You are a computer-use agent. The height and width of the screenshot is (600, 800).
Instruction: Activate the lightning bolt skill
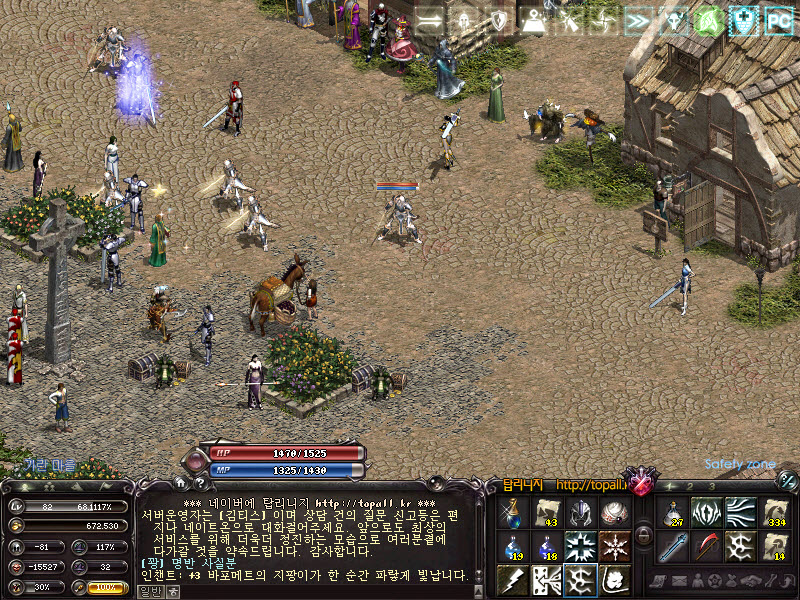[x=513, y=578]
